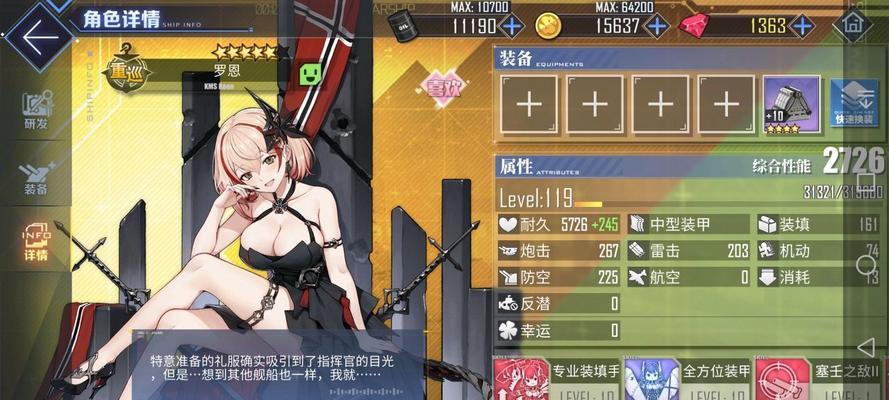Switch to the 装备 tab
889x400 pixels.
click(x=37, y=178)
